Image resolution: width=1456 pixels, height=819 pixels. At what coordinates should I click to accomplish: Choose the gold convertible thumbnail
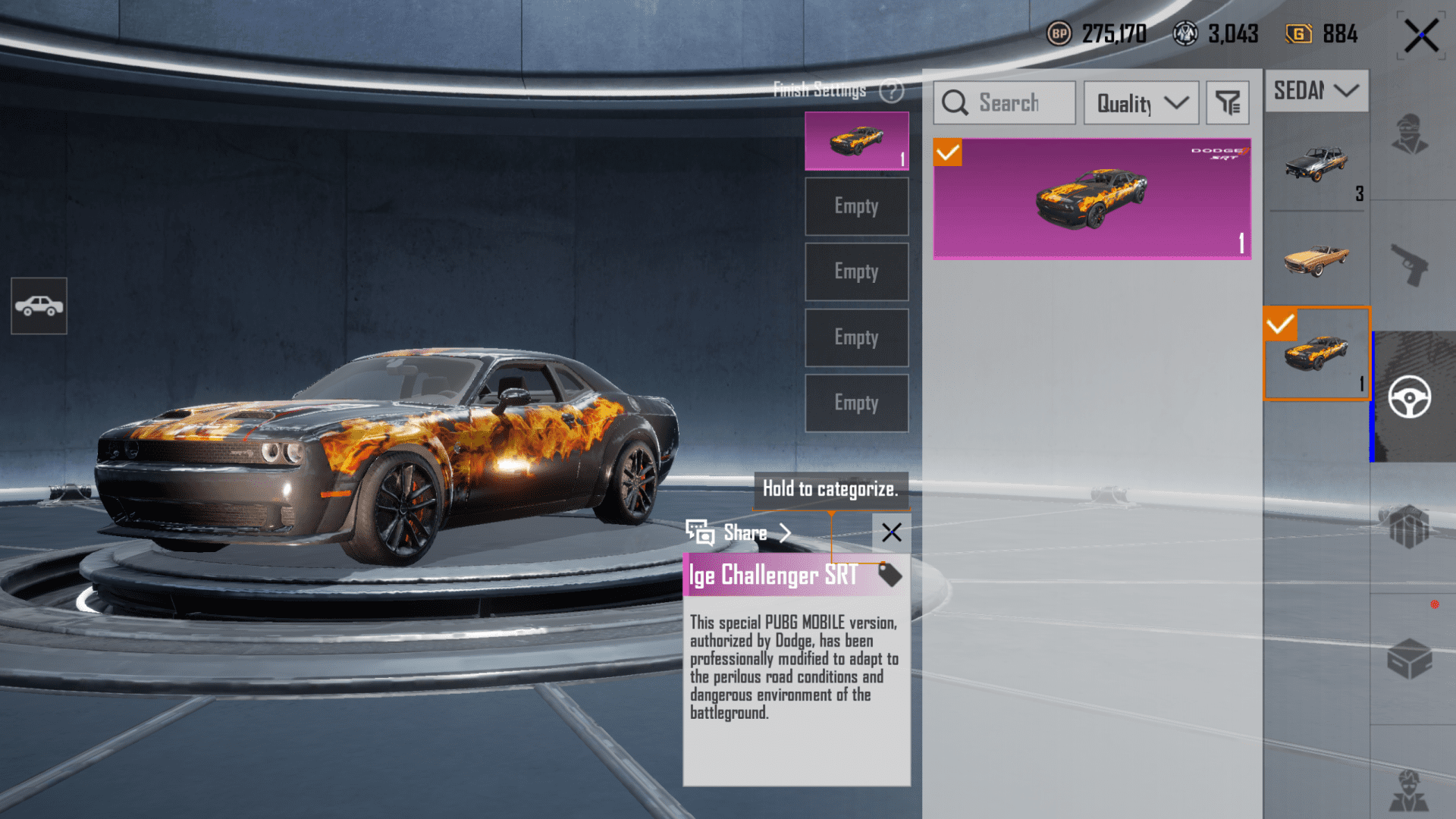(1316, 259)
